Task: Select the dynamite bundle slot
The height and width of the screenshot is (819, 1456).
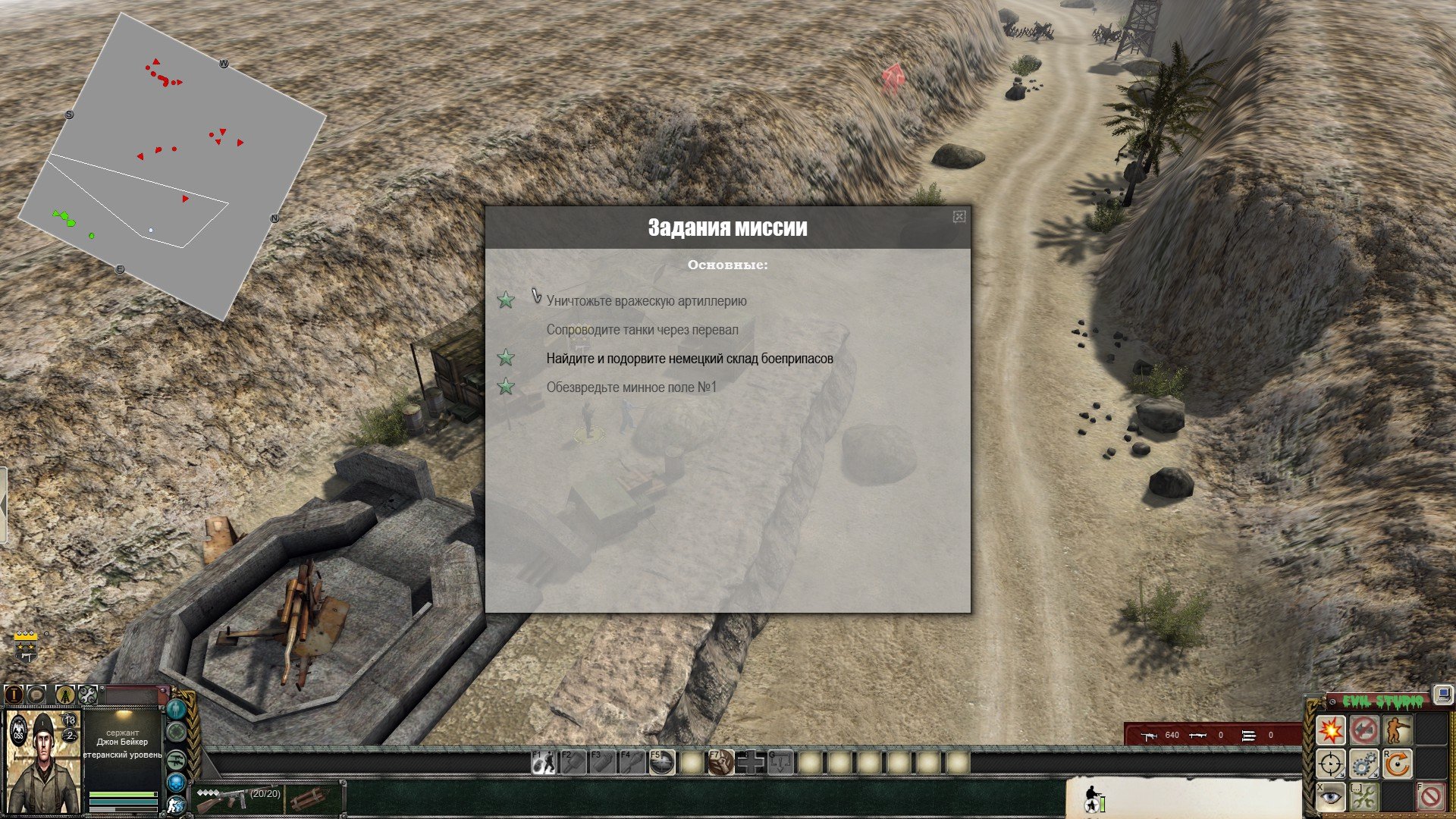Action: click(309, 798)
